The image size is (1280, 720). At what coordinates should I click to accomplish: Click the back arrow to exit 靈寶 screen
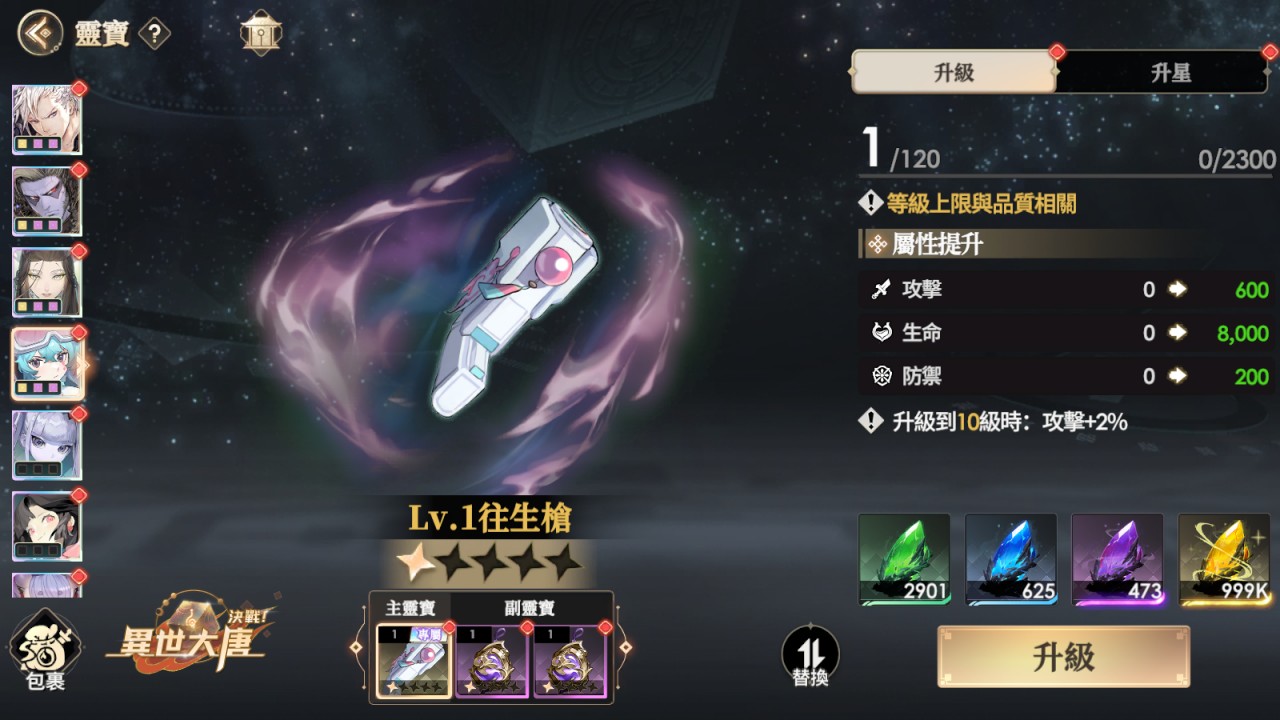tap(37, 32)
